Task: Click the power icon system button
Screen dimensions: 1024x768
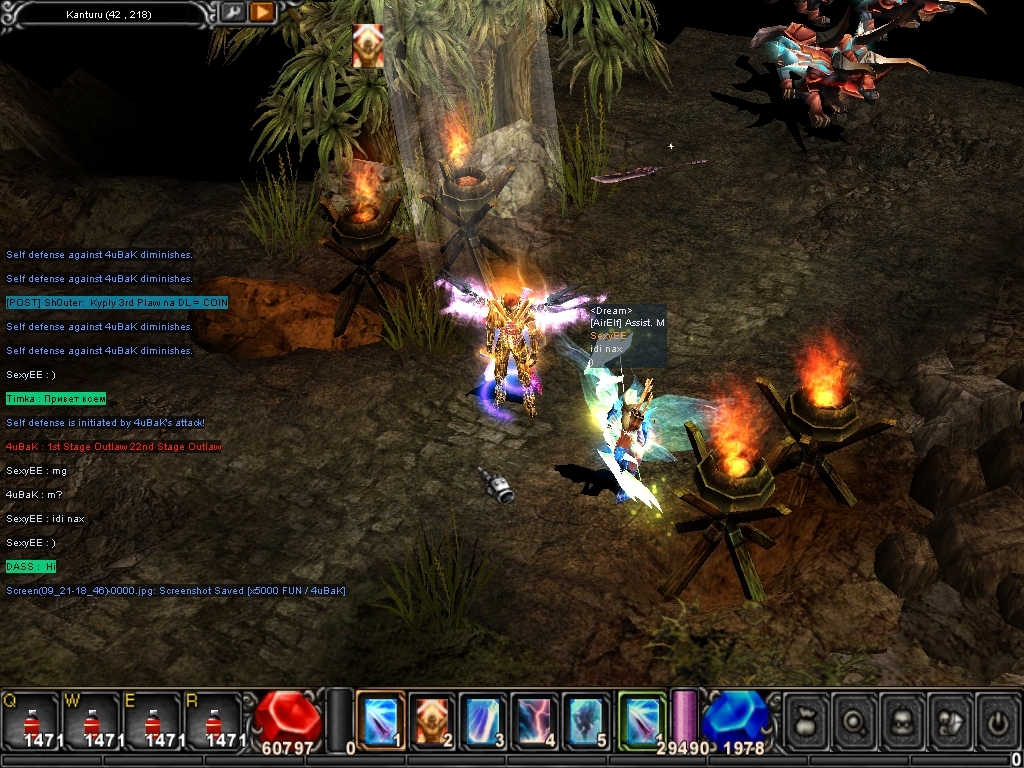Action: [997, 718]
